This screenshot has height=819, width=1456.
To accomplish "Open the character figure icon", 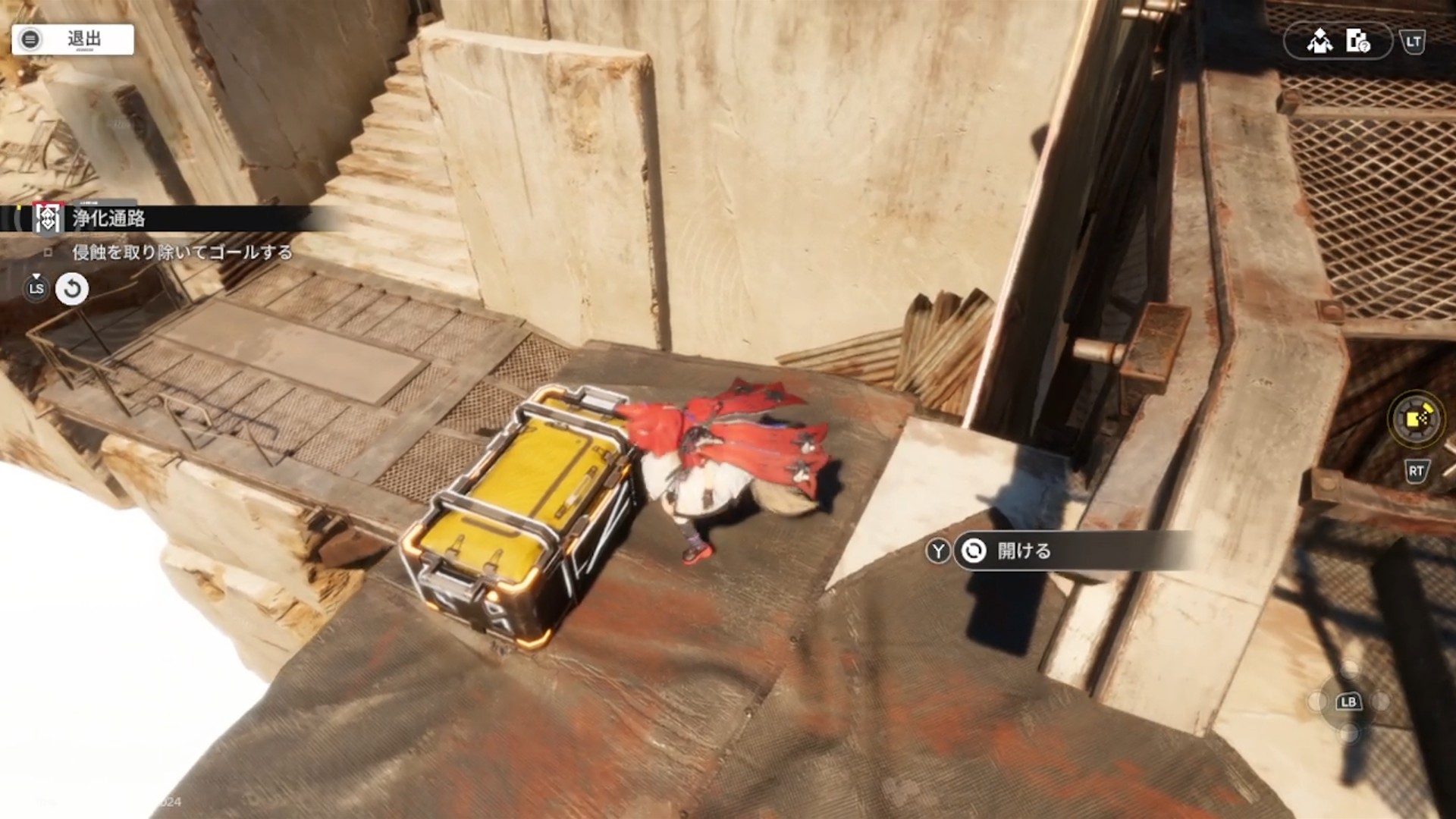I will coord(1319,41).
